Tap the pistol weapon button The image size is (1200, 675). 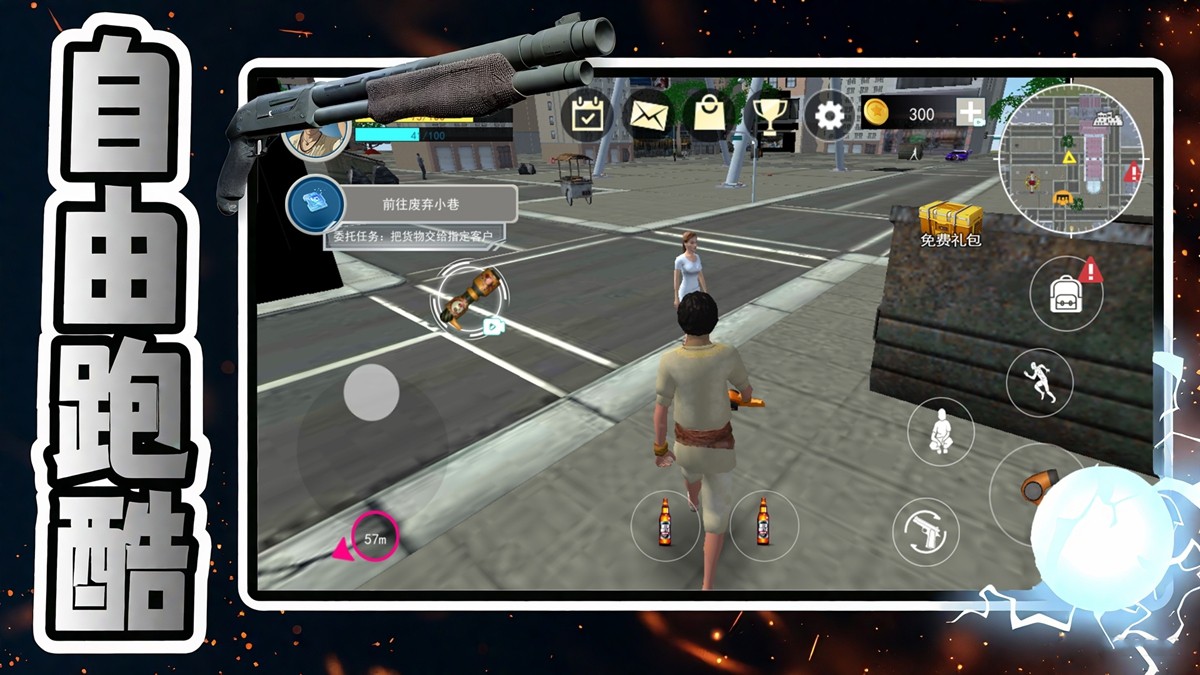[x=926, y=531]
